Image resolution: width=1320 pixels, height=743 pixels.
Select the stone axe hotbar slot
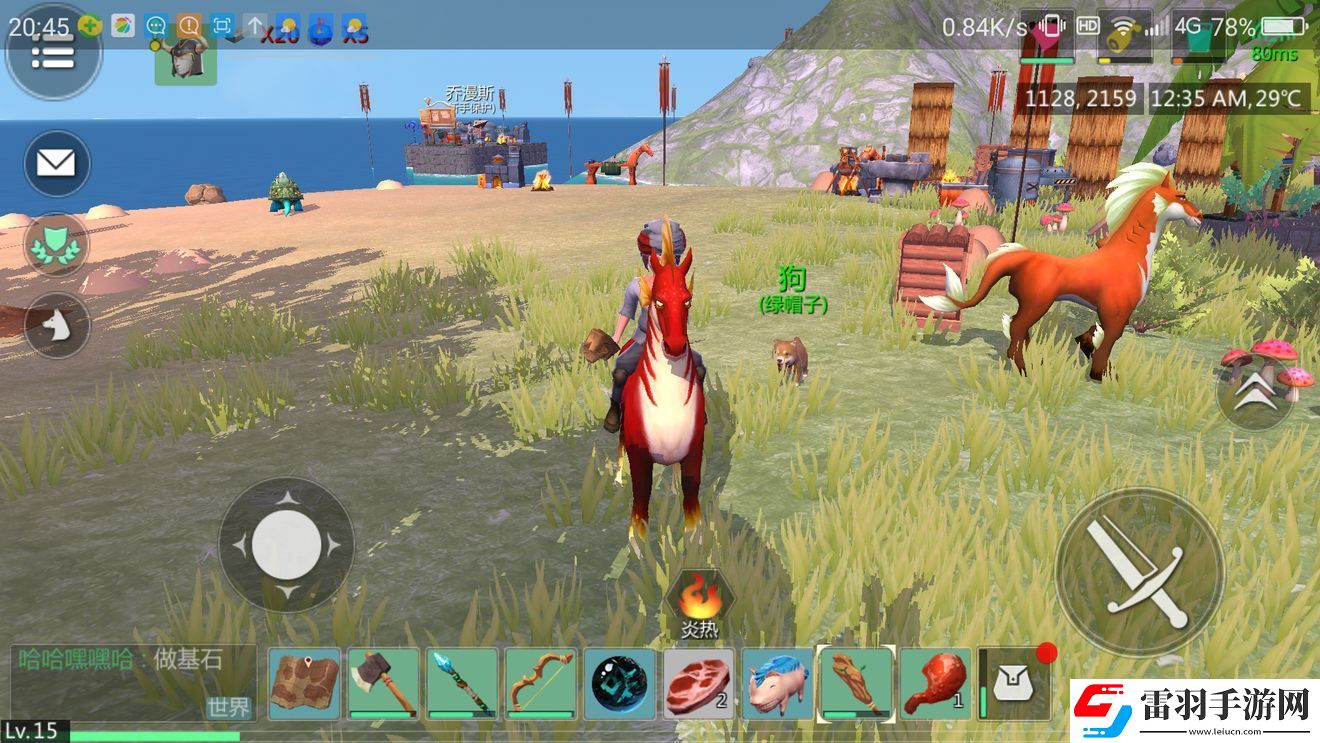coord(383,684)
